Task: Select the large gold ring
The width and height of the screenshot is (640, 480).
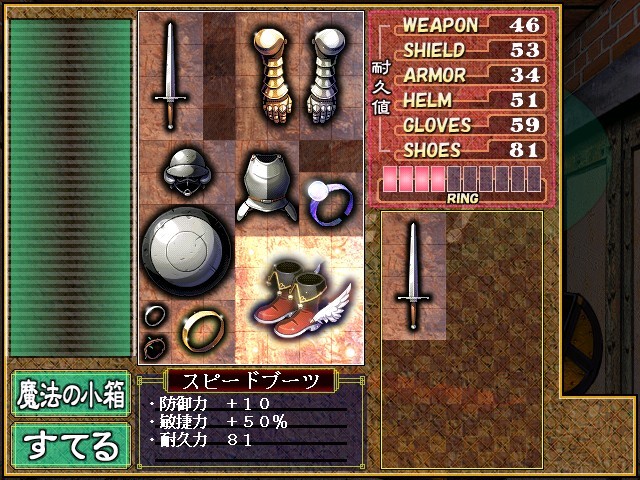Action: (x=201, y=330)
